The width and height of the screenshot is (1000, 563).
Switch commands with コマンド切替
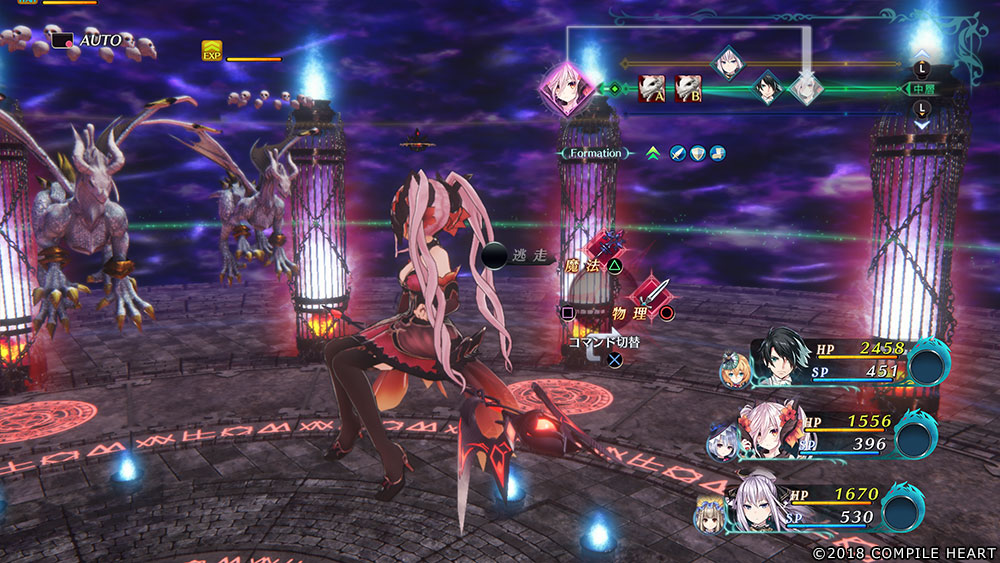605,342
